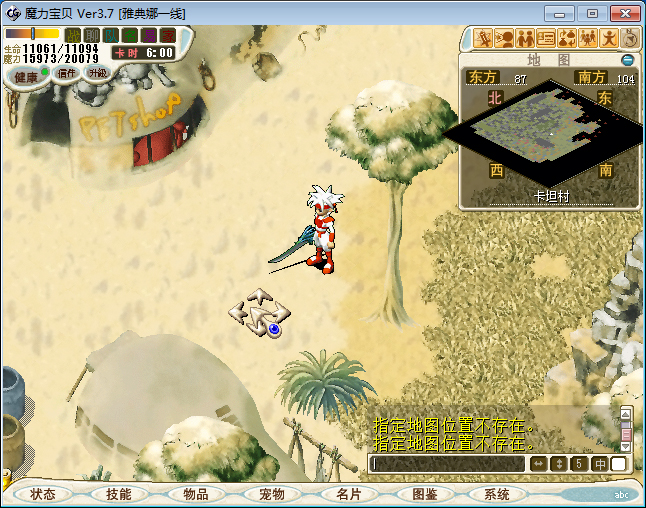This screenshot has width=646, height=508.
Task: Click the 中 chat language button
Action: click(600, 464)
